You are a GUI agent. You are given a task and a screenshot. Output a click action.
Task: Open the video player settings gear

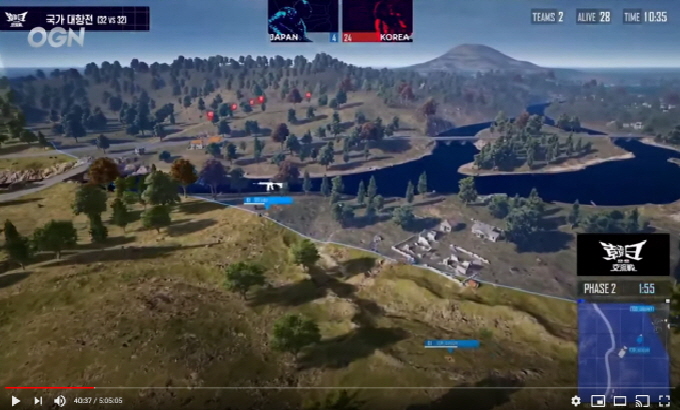[575, 400]
